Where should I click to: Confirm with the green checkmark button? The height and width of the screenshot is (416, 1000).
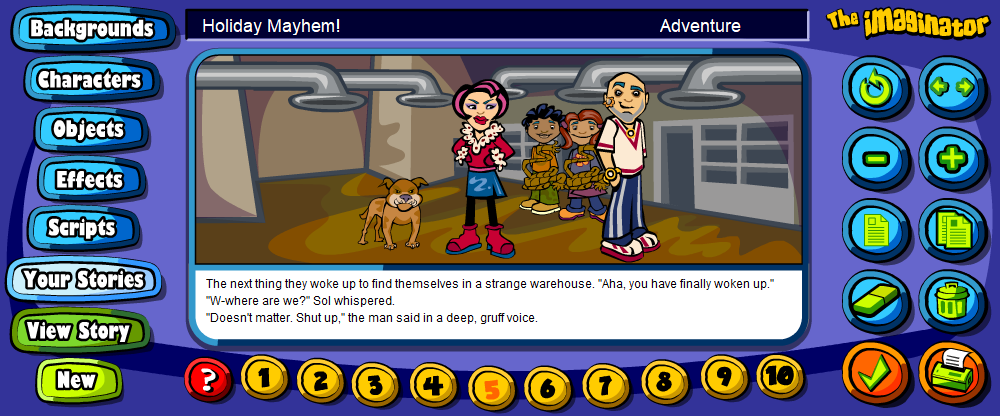[875, 373]
